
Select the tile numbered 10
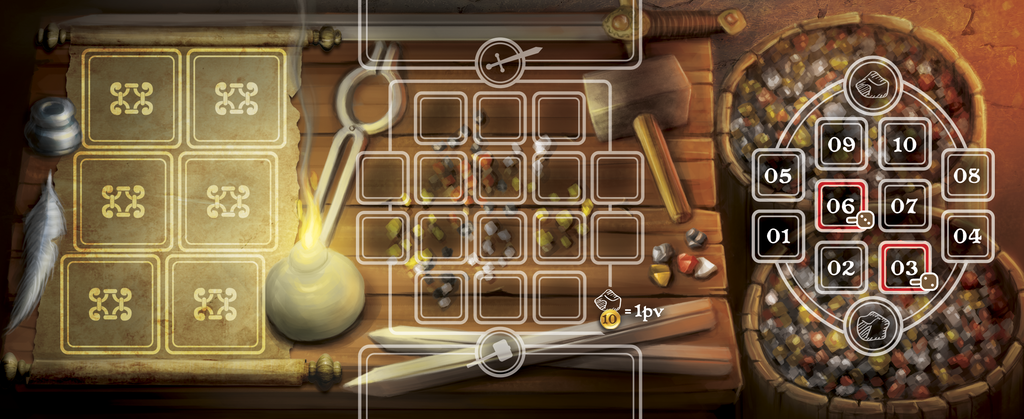(x=905, y=144)
